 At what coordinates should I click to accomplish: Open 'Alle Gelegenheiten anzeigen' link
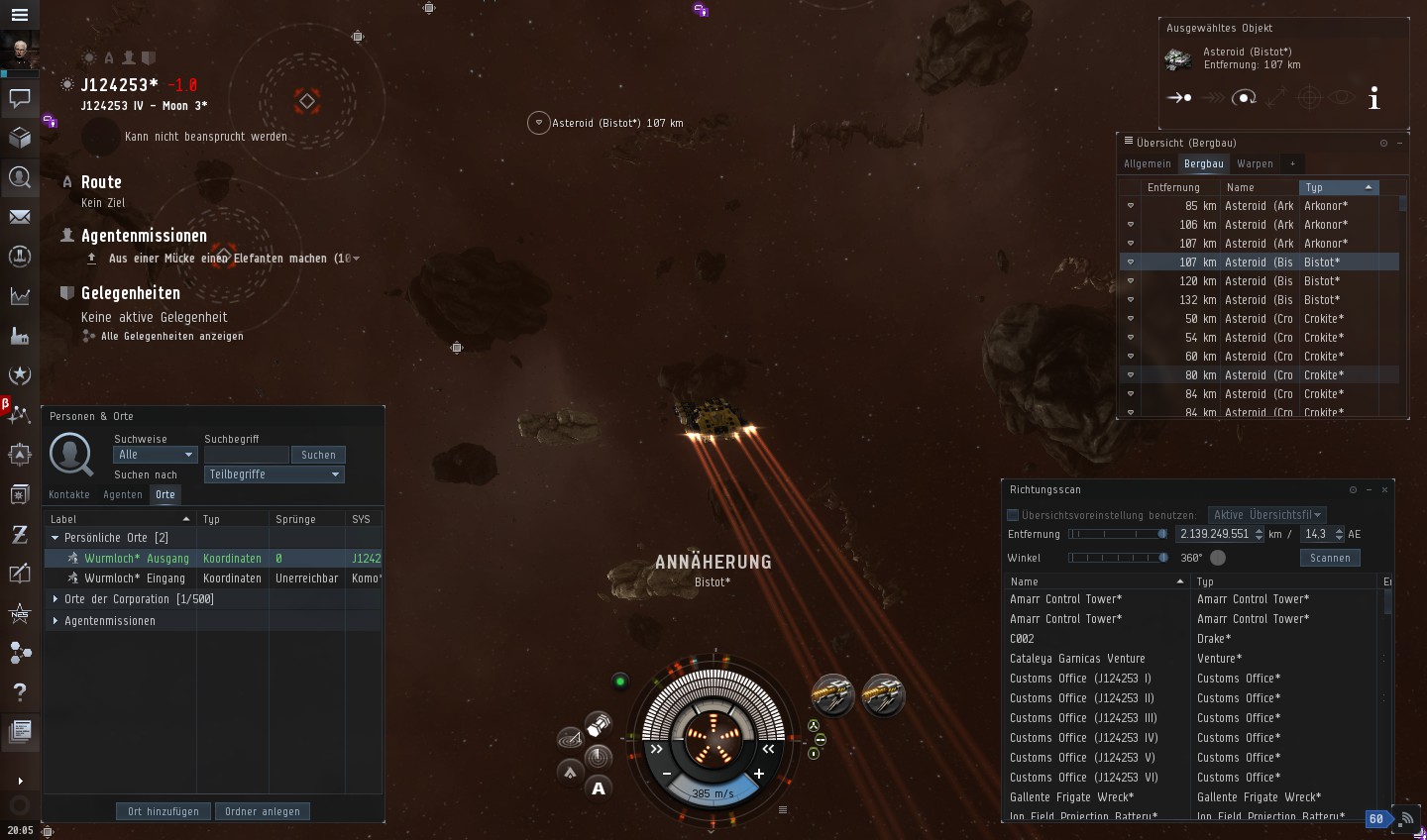[x=171, y=336]
